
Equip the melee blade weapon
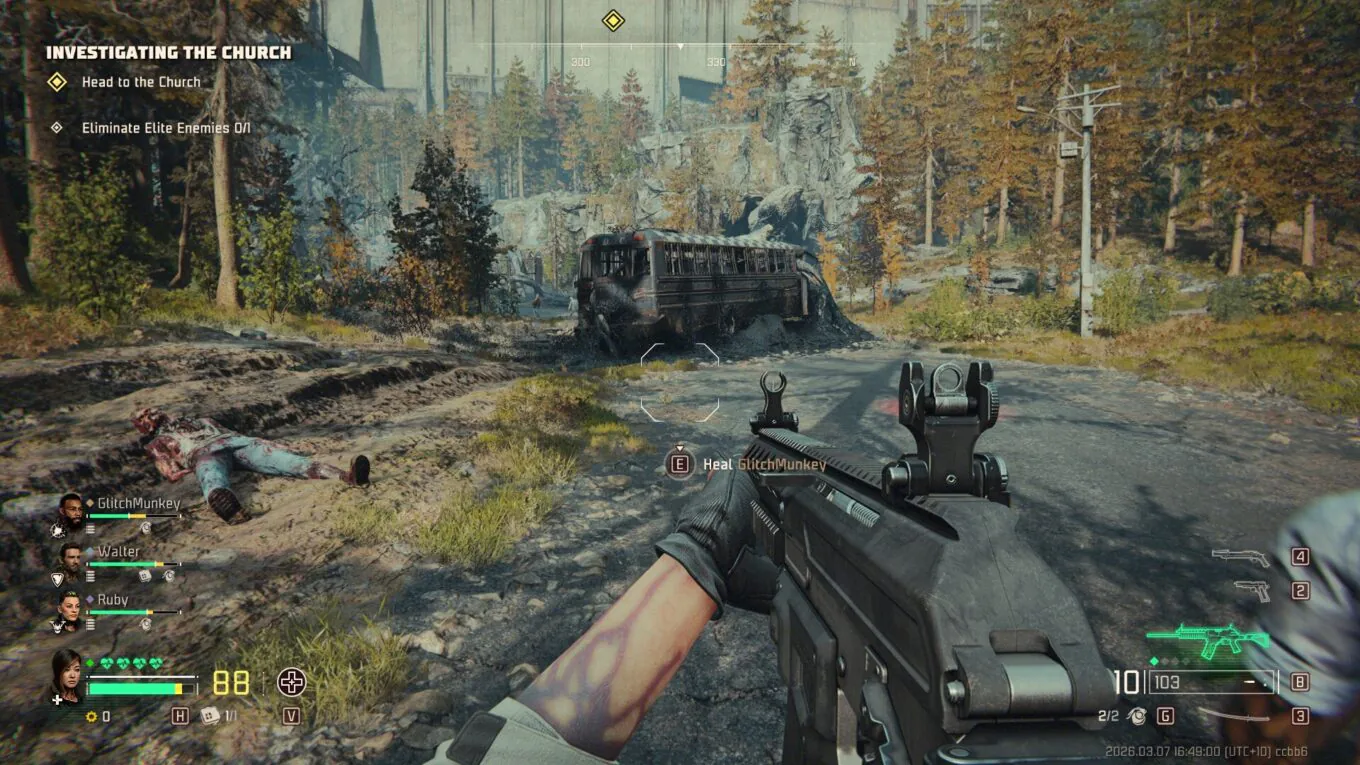point(1234,714)
